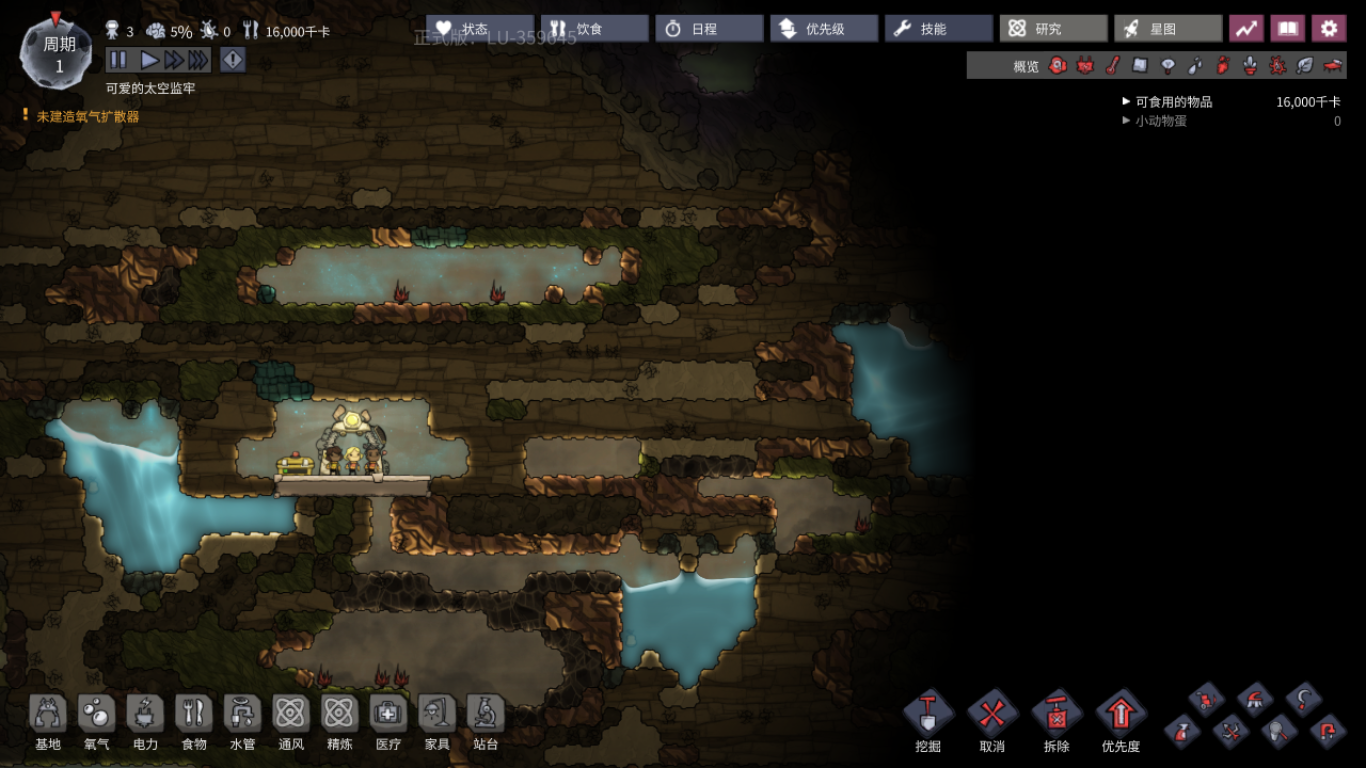Open the 技能 skills screen
Screen dimensions: 1366x768
(936, 29)
